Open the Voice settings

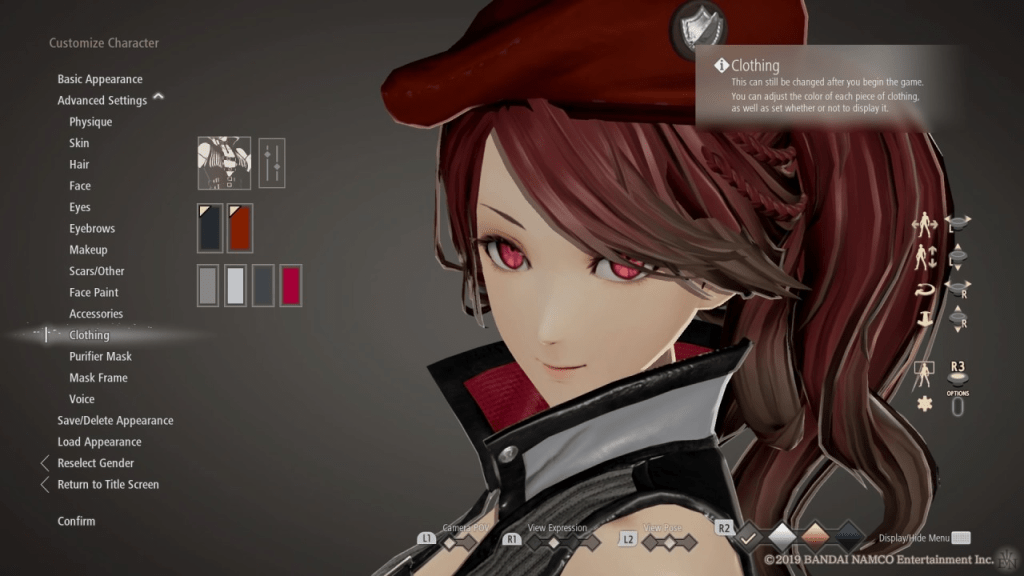click(x=82, y=399)
